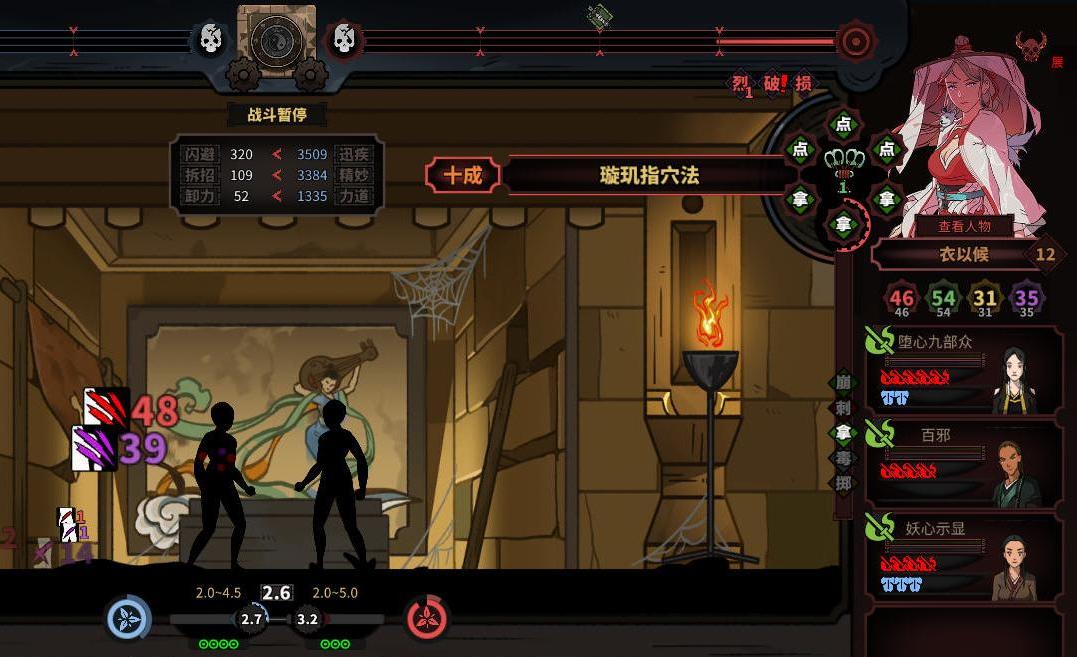
Task: Select the 崩 trick marker
Action: pyautogui.click(x=844, y=383)
